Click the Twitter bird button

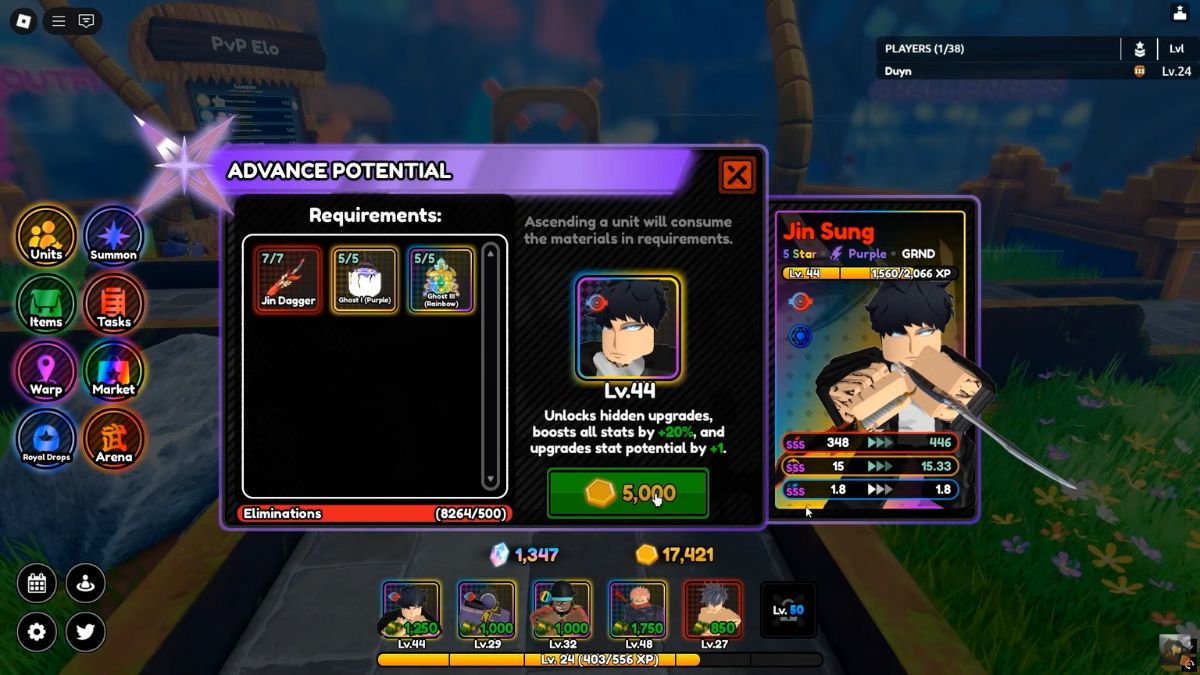click(85, 631)
